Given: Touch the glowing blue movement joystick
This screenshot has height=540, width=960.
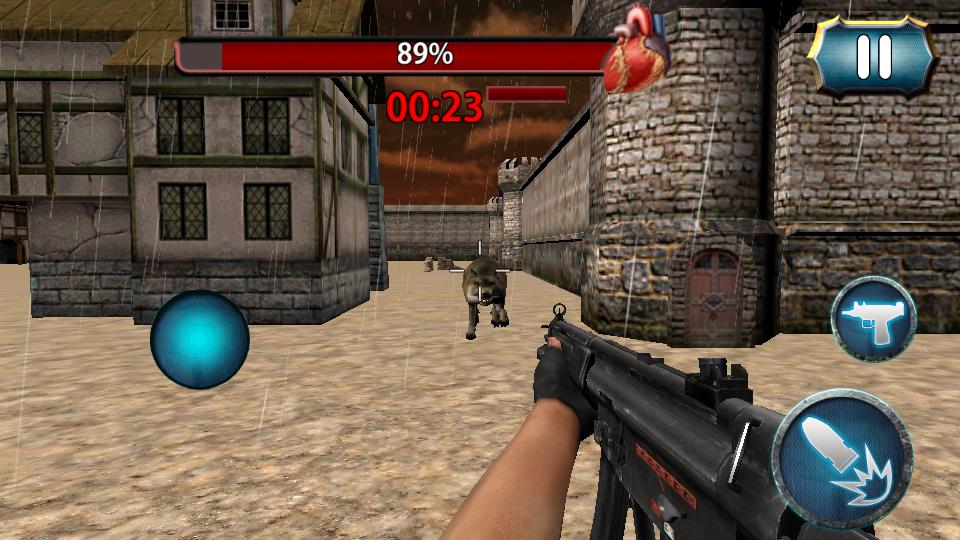Looking at the screenshot, I should [199, 340].
